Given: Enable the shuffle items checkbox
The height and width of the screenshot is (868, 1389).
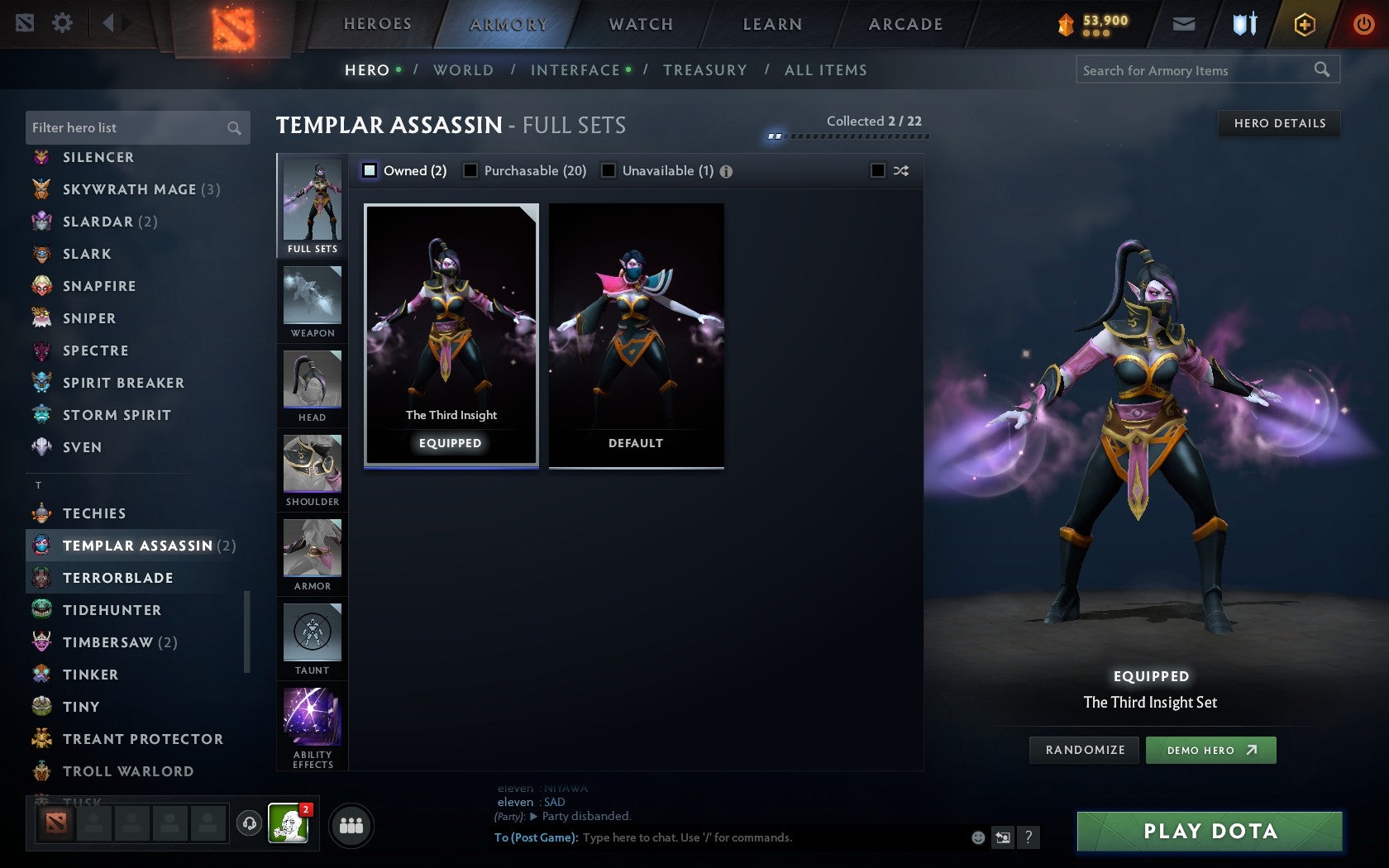Looking at the screenshot, I should click(880, 170).
